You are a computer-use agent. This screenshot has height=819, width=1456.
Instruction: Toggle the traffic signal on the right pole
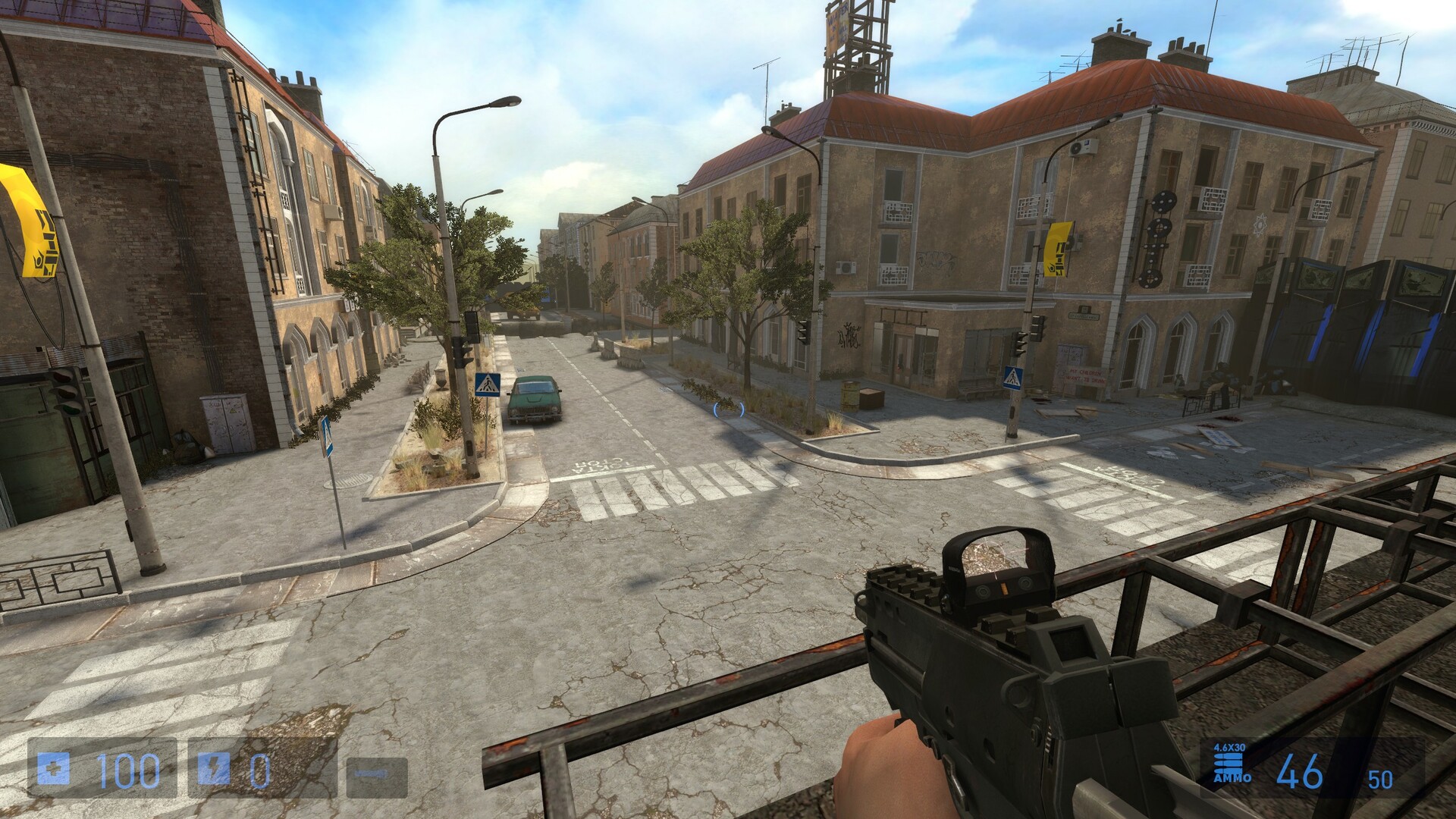[1020, 337]
